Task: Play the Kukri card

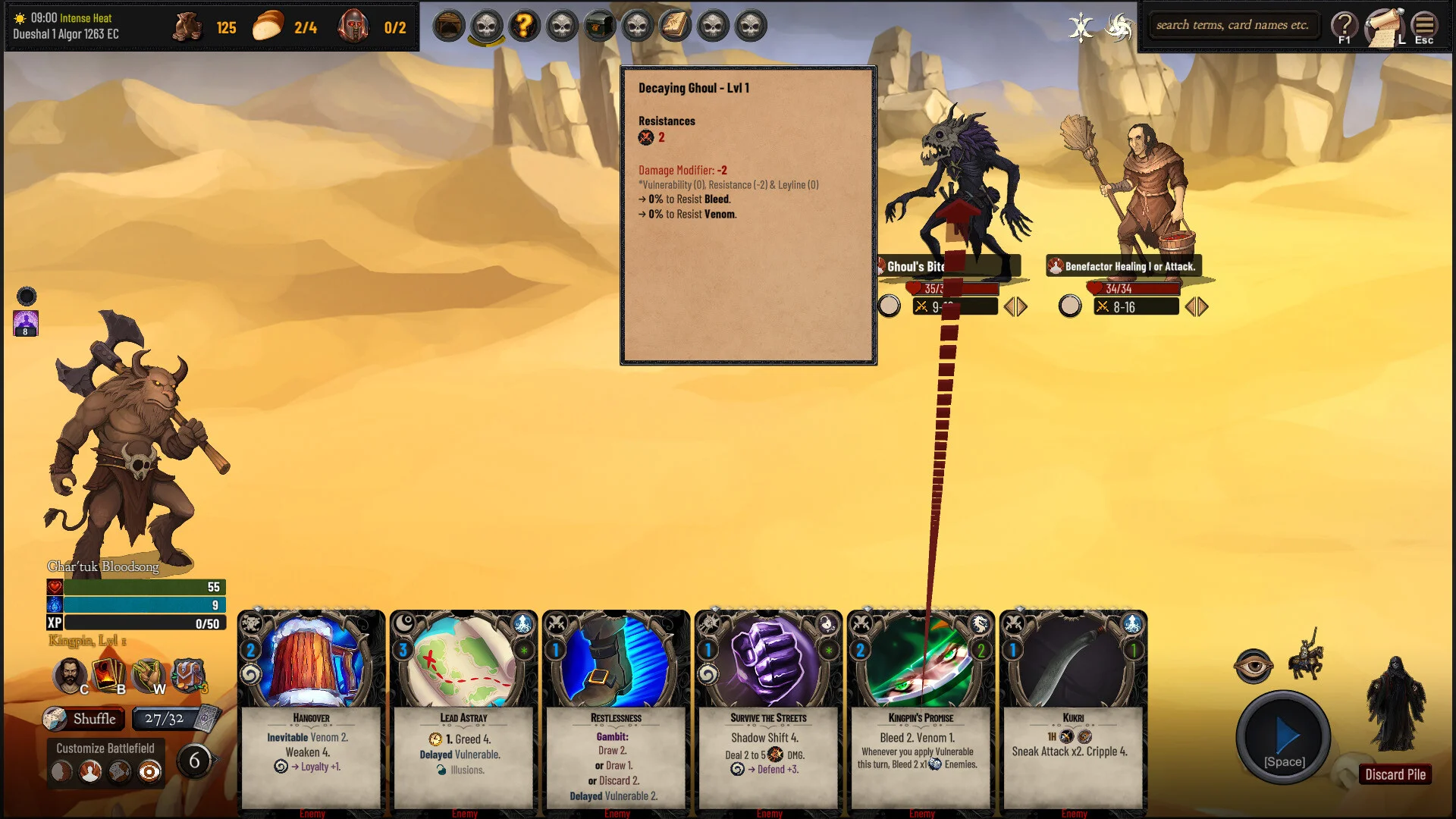Action: [x=1073, y=713]
